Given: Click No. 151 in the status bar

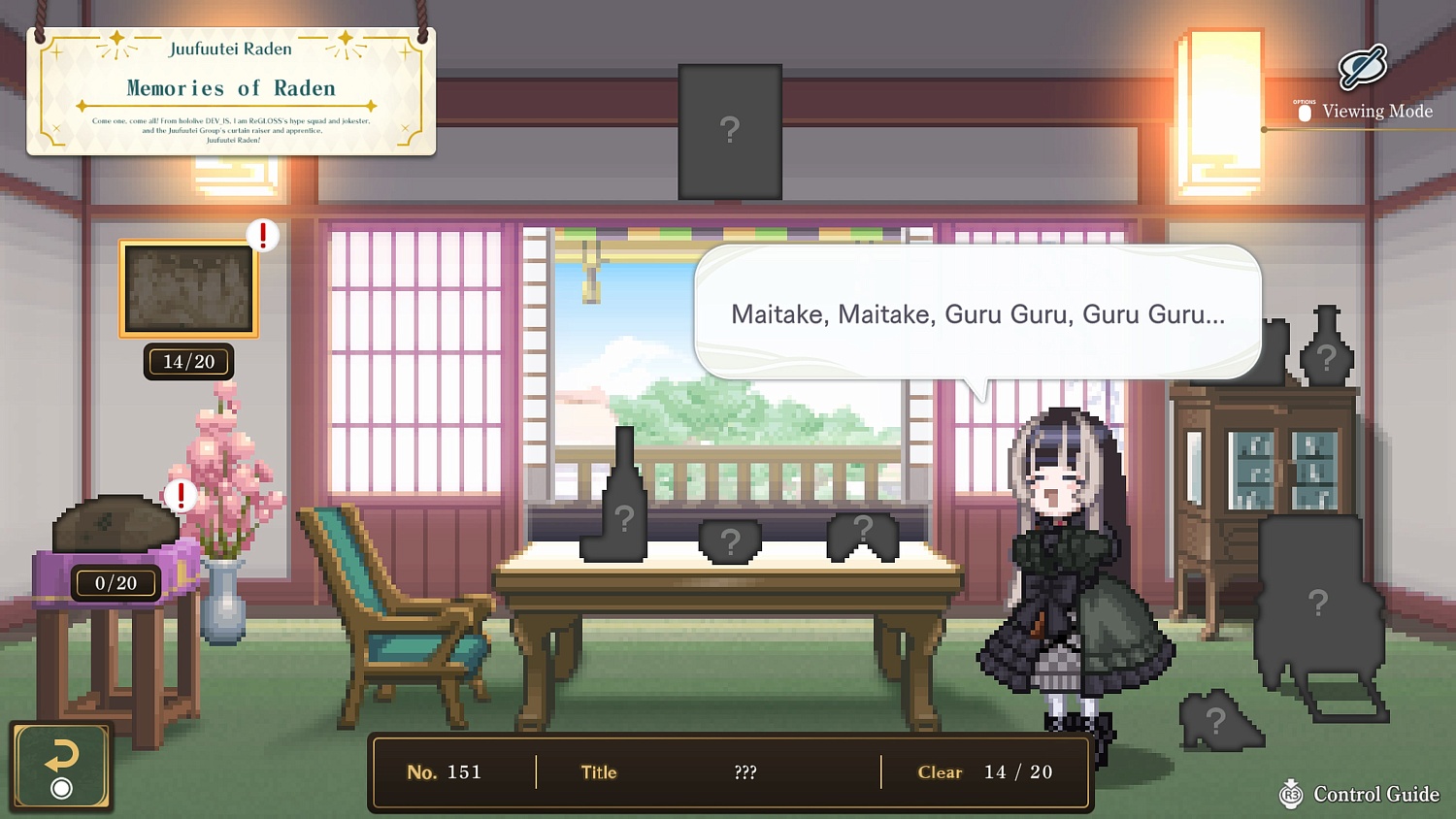Looking at the screenshot, I should (x=446, y=771).
